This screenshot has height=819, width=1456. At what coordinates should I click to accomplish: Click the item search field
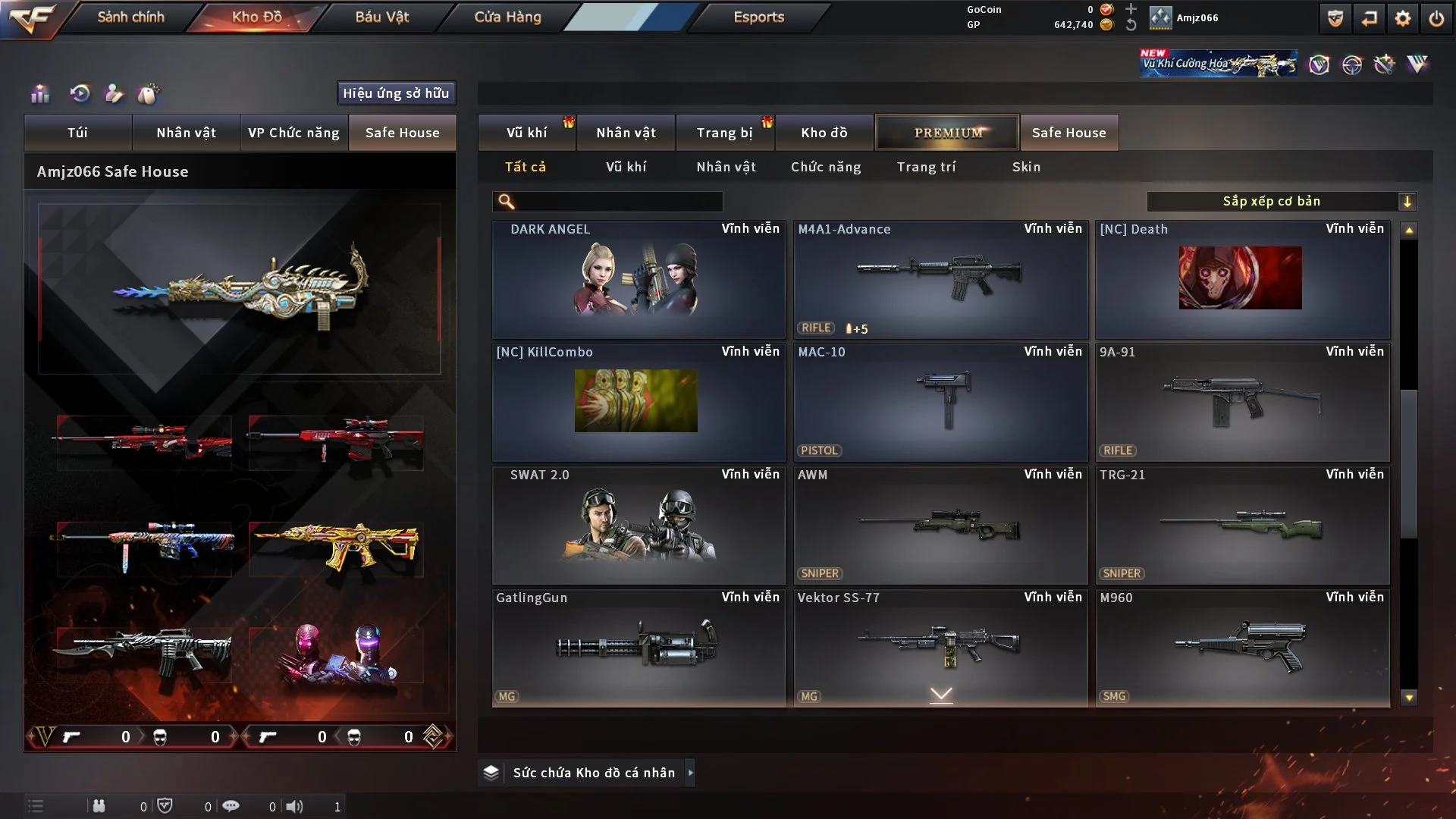click(x=618, y=202)
